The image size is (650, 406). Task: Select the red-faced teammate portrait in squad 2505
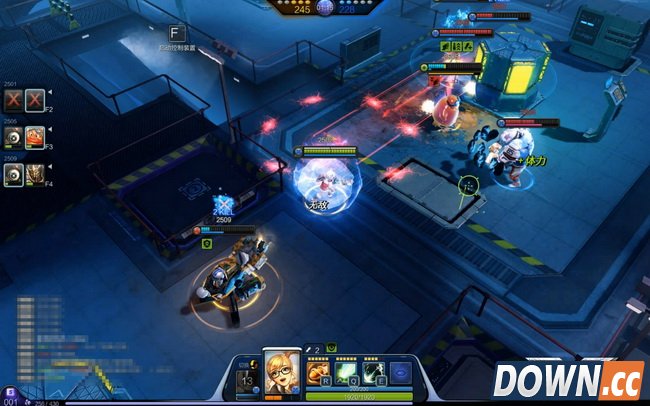35,137
